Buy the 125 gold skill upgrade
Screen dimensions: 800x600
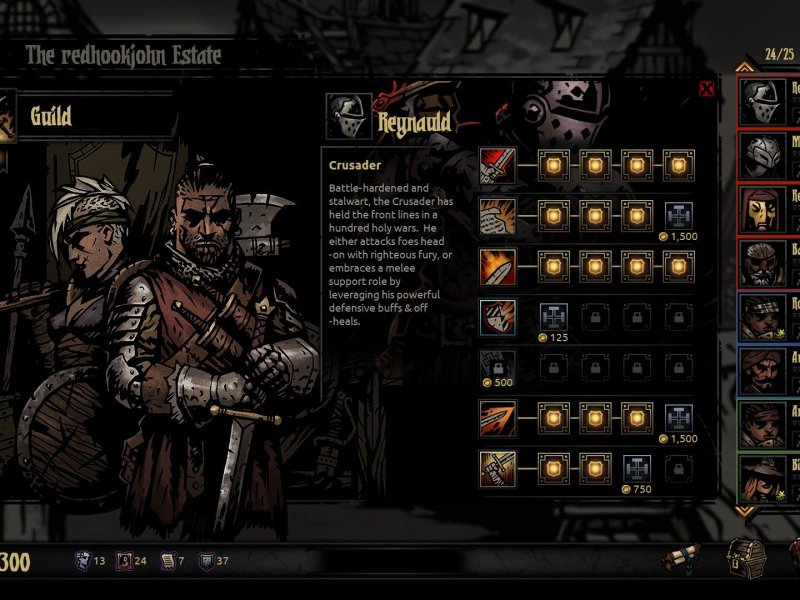tap(554, 317)
